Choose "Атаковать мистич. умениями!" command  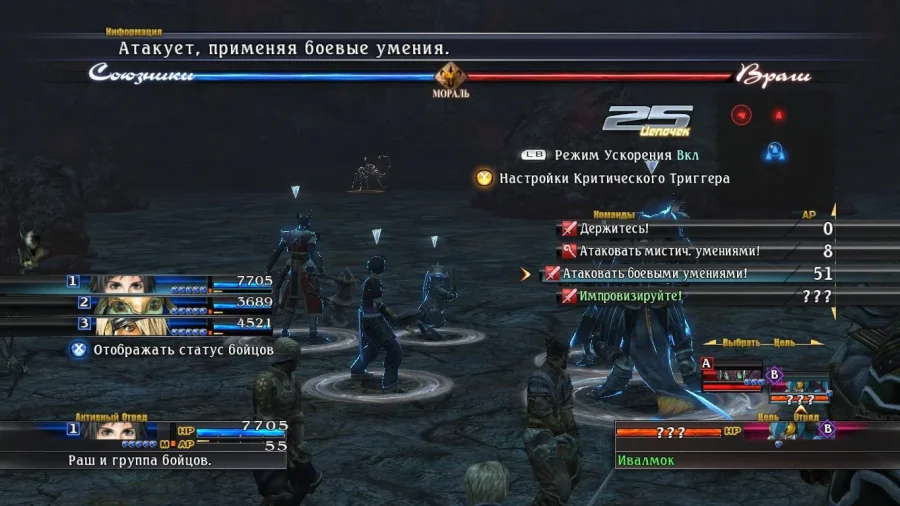pos(660,251)
